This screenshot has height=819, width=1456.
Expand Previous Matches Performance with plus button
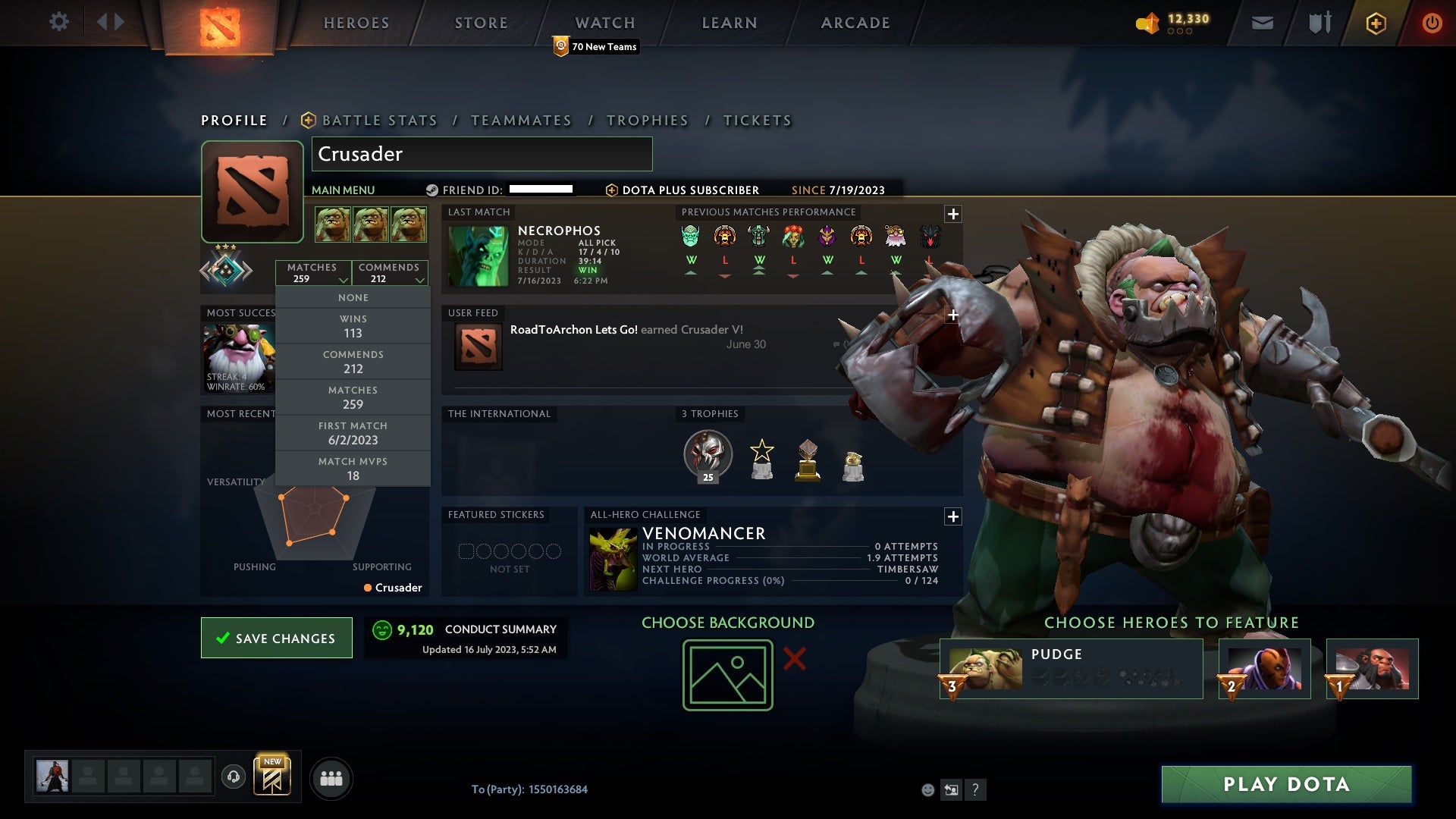[952, 213]
